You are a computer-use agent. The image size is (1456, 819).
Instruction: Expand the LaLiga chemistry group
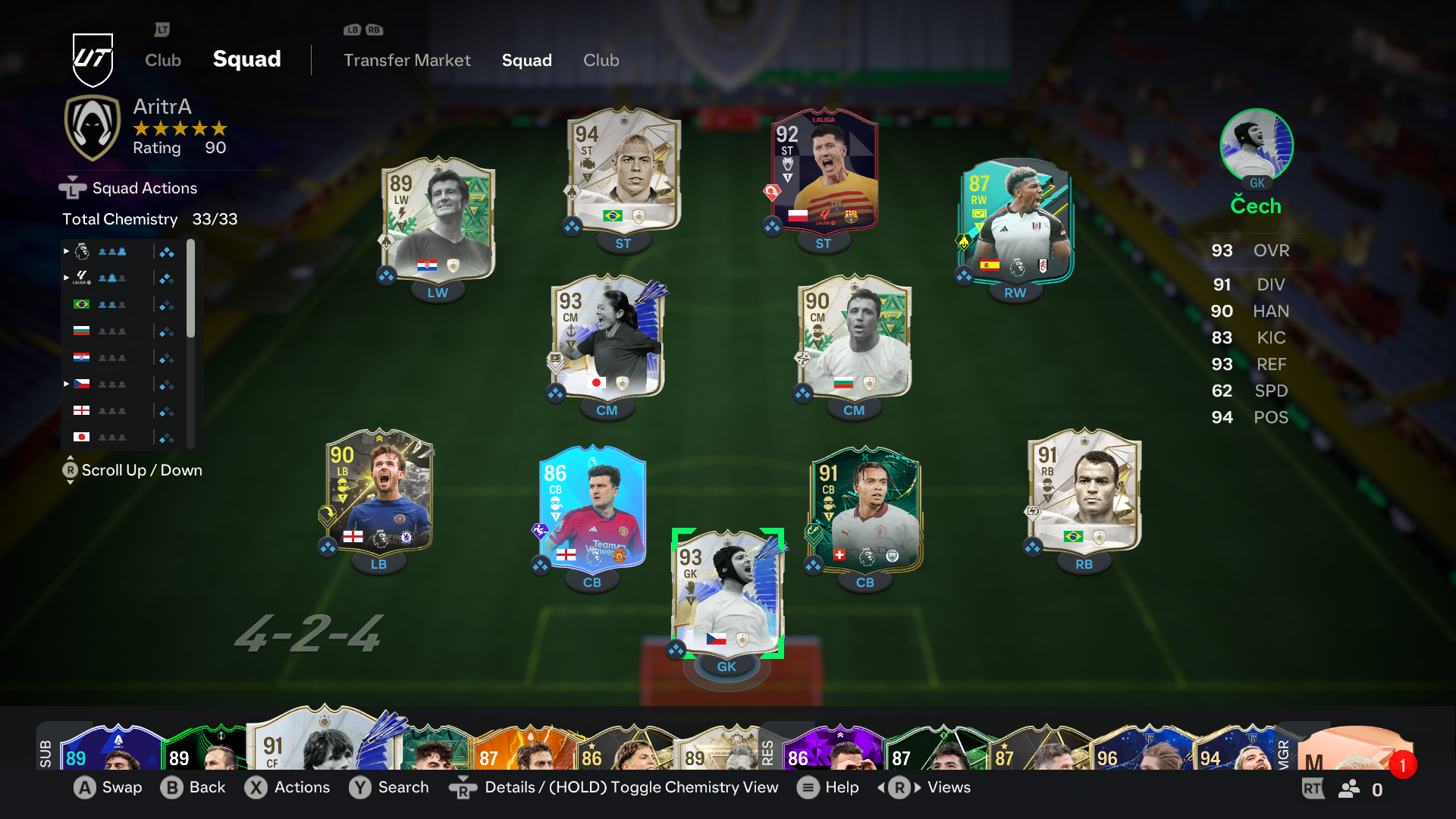[66, 278]
